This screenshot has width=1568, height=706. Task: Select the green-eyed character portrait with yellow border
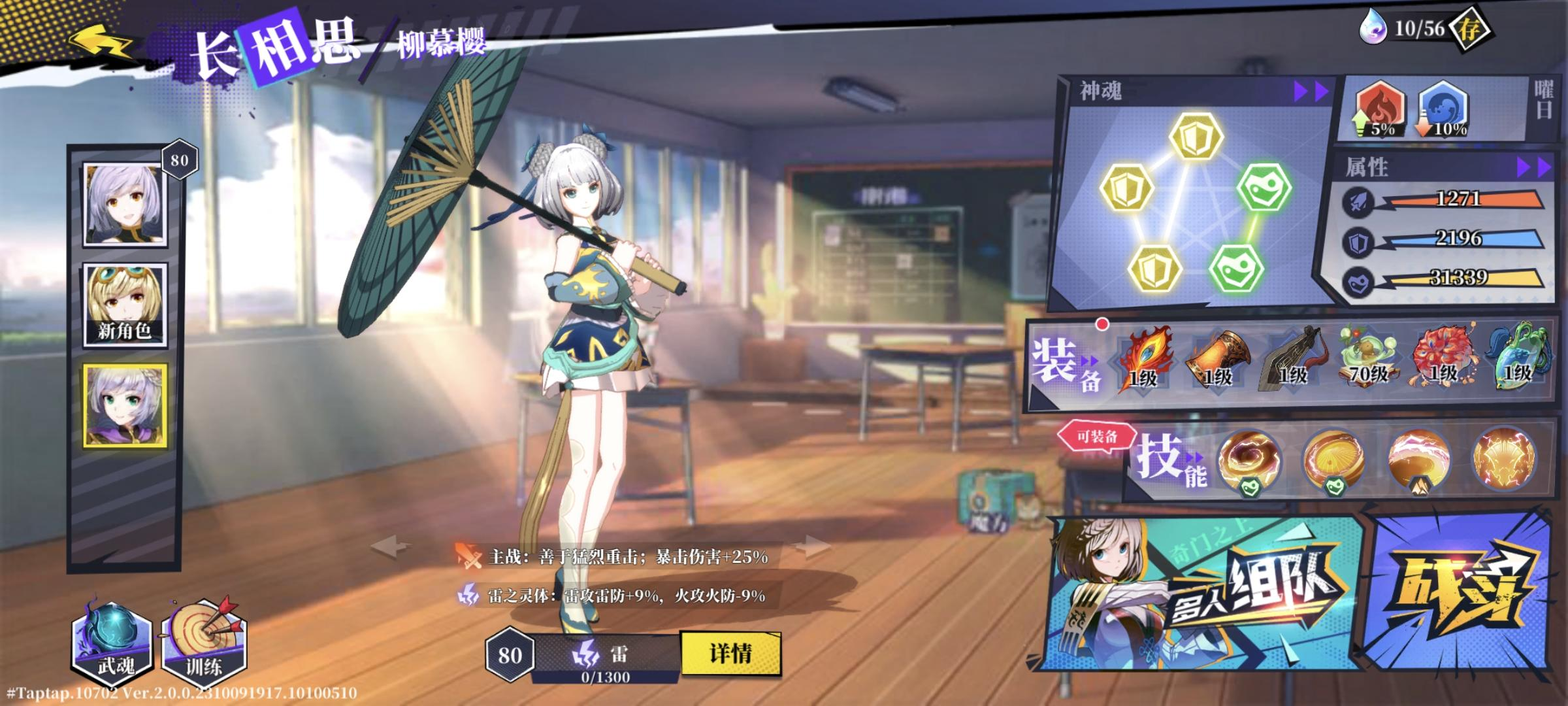tap(125, 406)
